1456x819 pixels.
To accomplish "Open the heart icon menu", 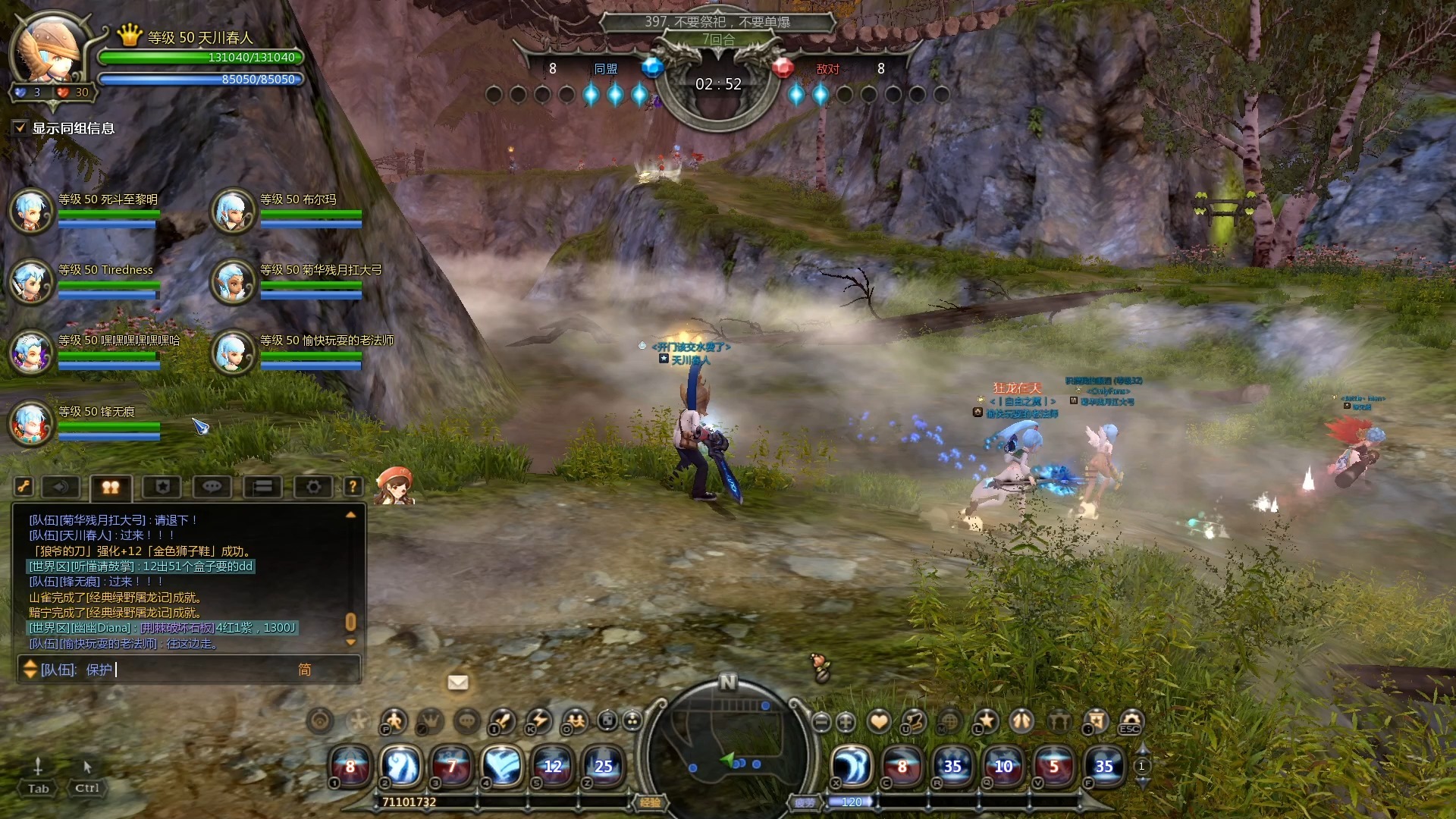I will click(879, 721).
